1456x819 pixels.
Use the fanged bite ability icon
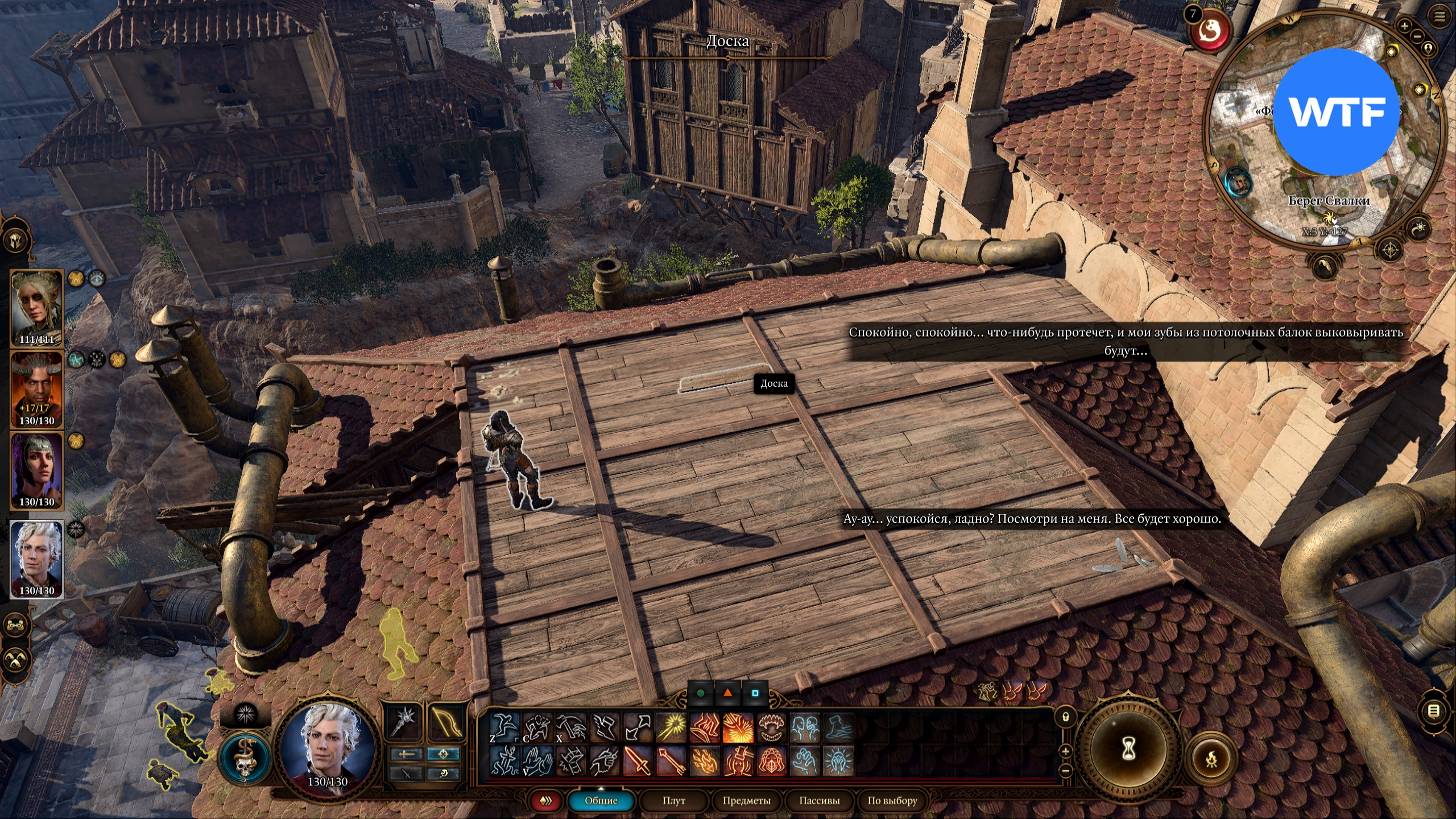pos(772,729)
